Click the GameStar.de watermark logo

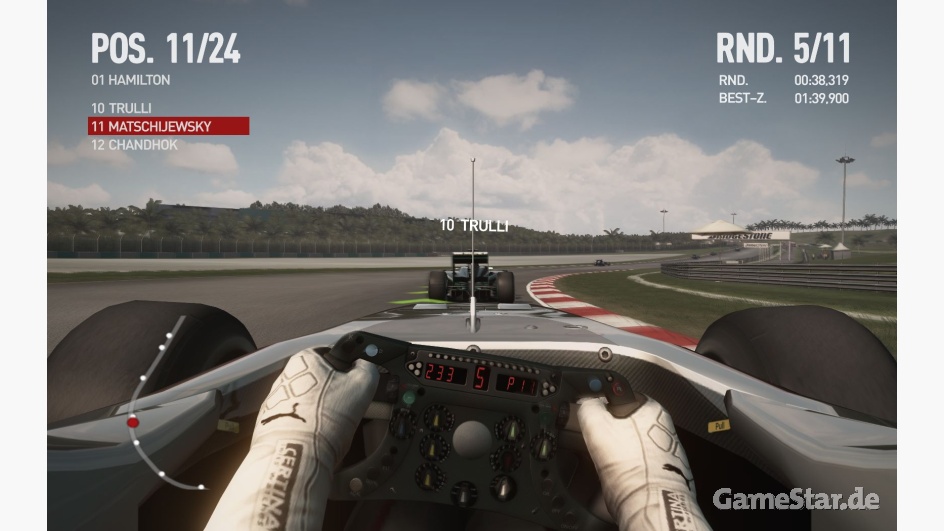tap(797, 498)
